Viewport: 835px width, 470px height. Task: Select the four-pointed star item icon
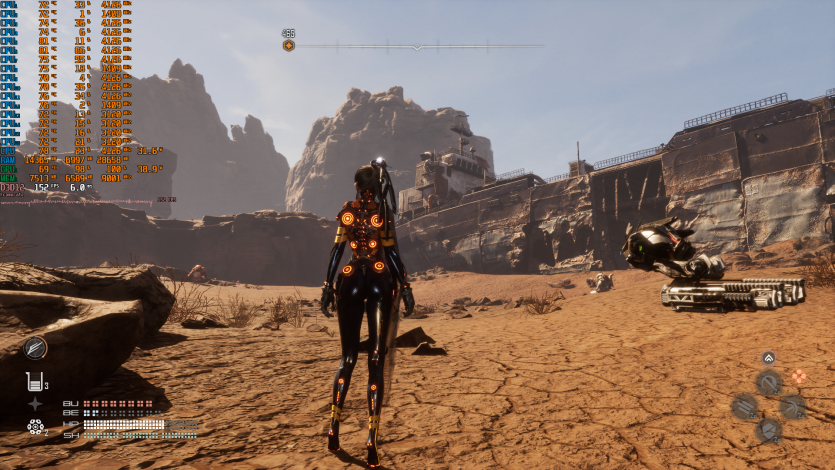(x=36, y=404)
